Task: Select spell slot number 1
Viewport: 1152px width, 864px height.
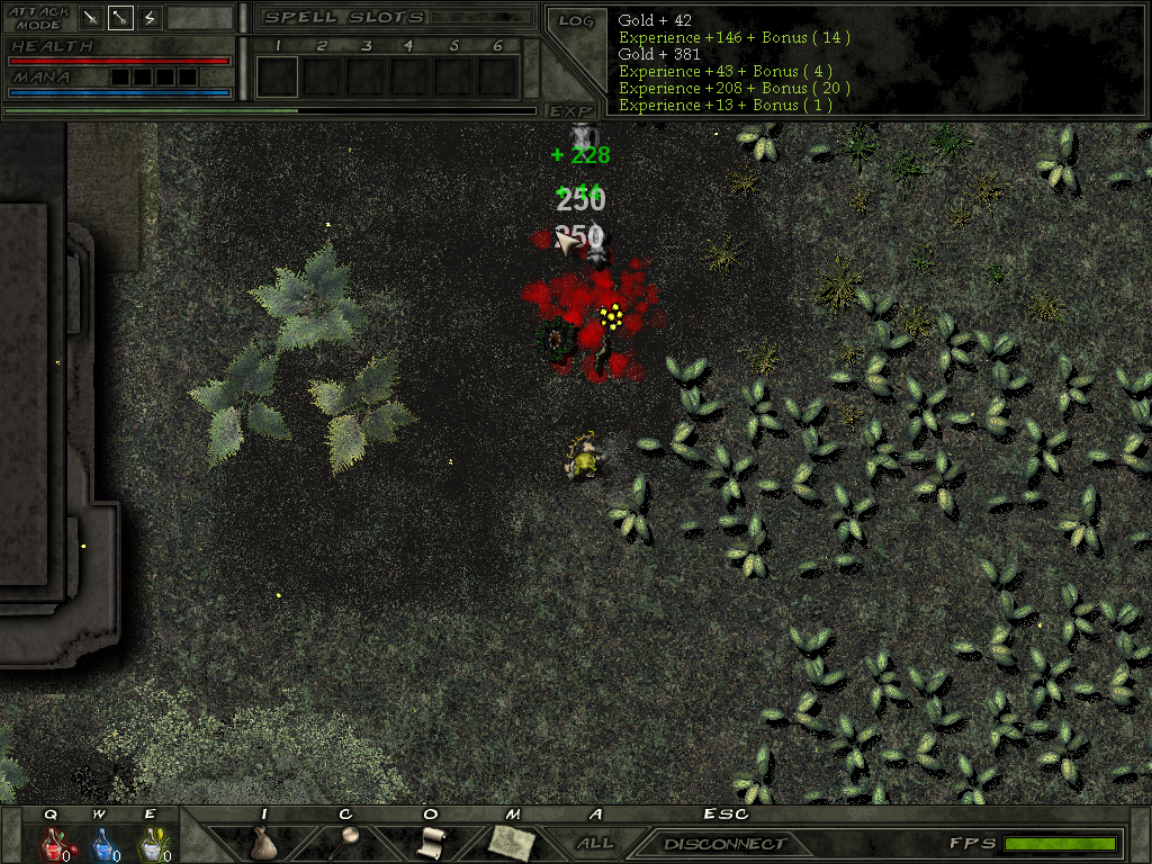Action: (x=278, y=76)
